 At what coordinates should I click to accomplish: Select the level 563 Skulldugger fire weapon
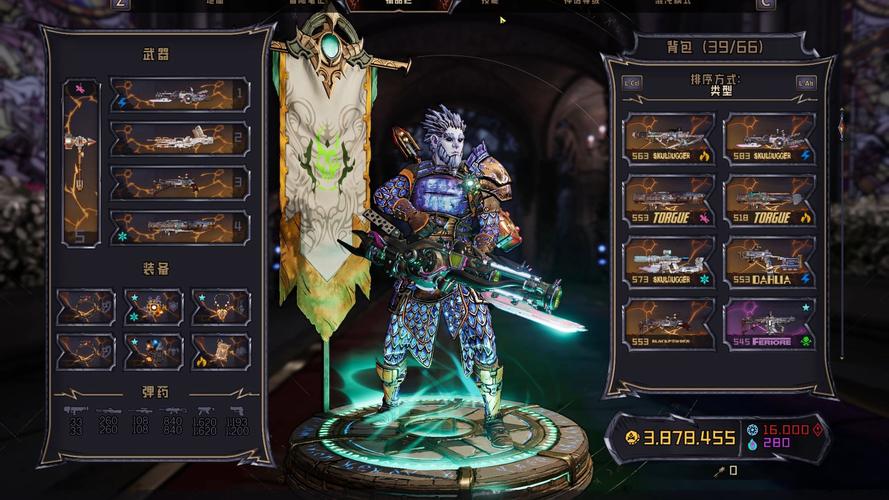tap(669, 138)
